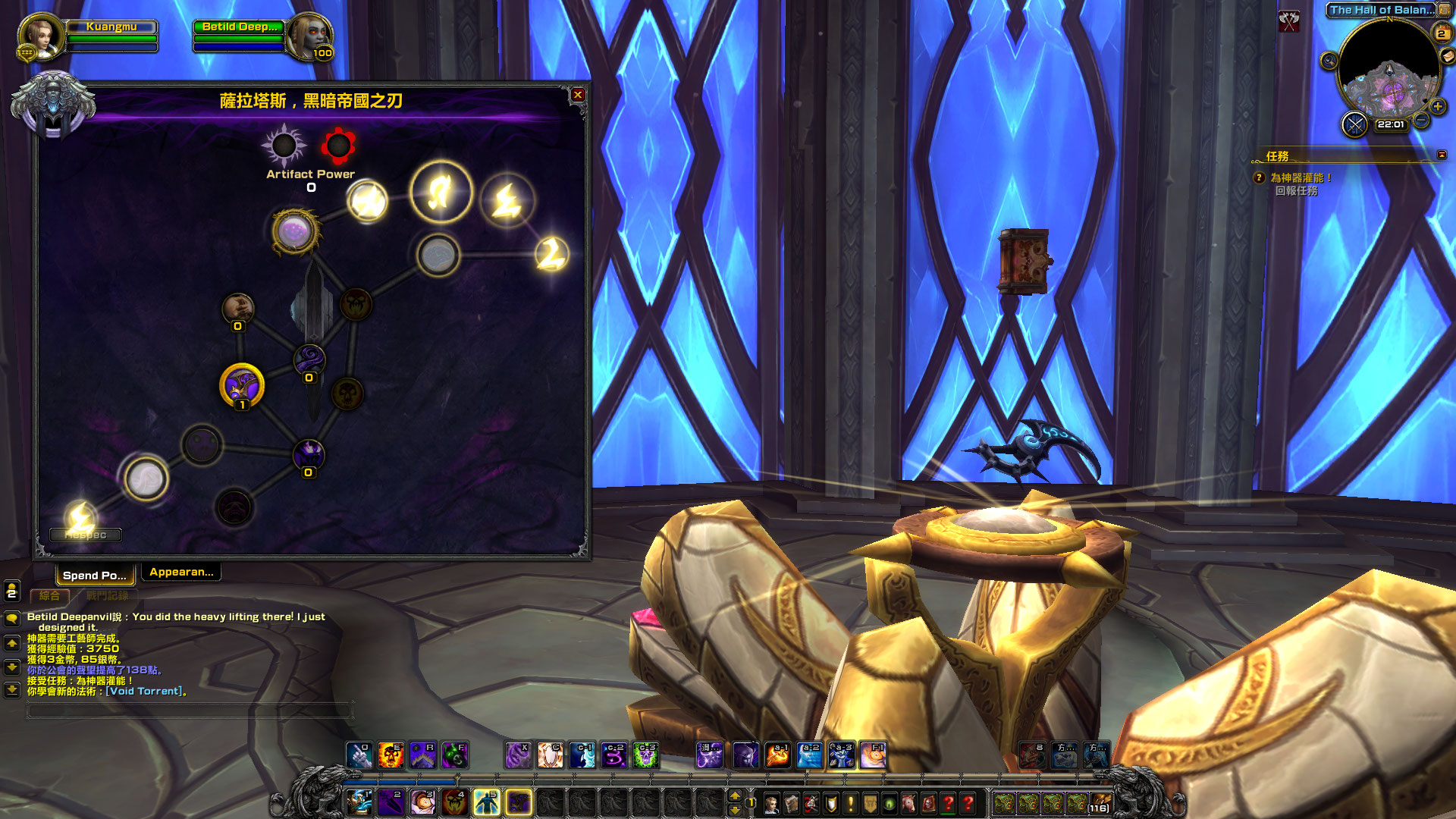Open the Void Torrent spell link in chat
Screen dimensions: 1456x819
click(144, 691)
